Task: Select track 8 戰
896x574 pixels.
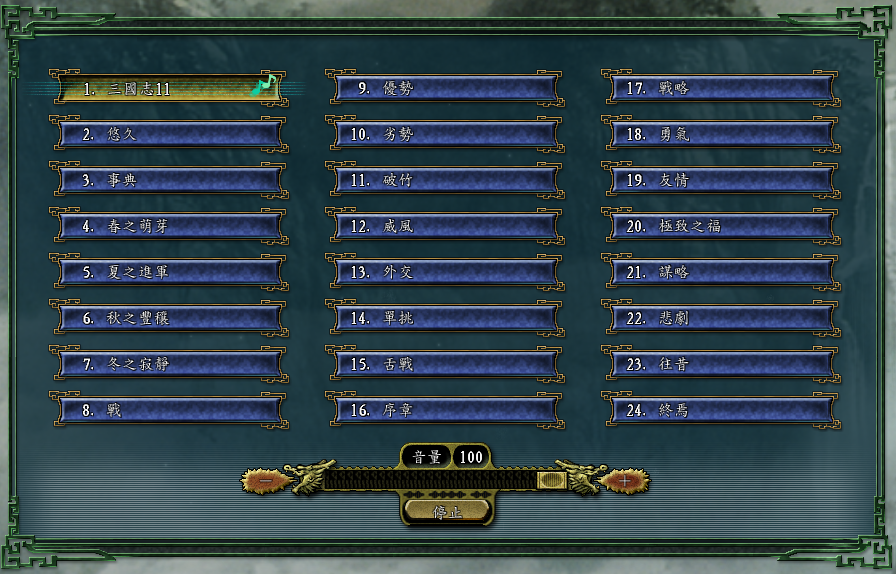Action: [168, 410]
